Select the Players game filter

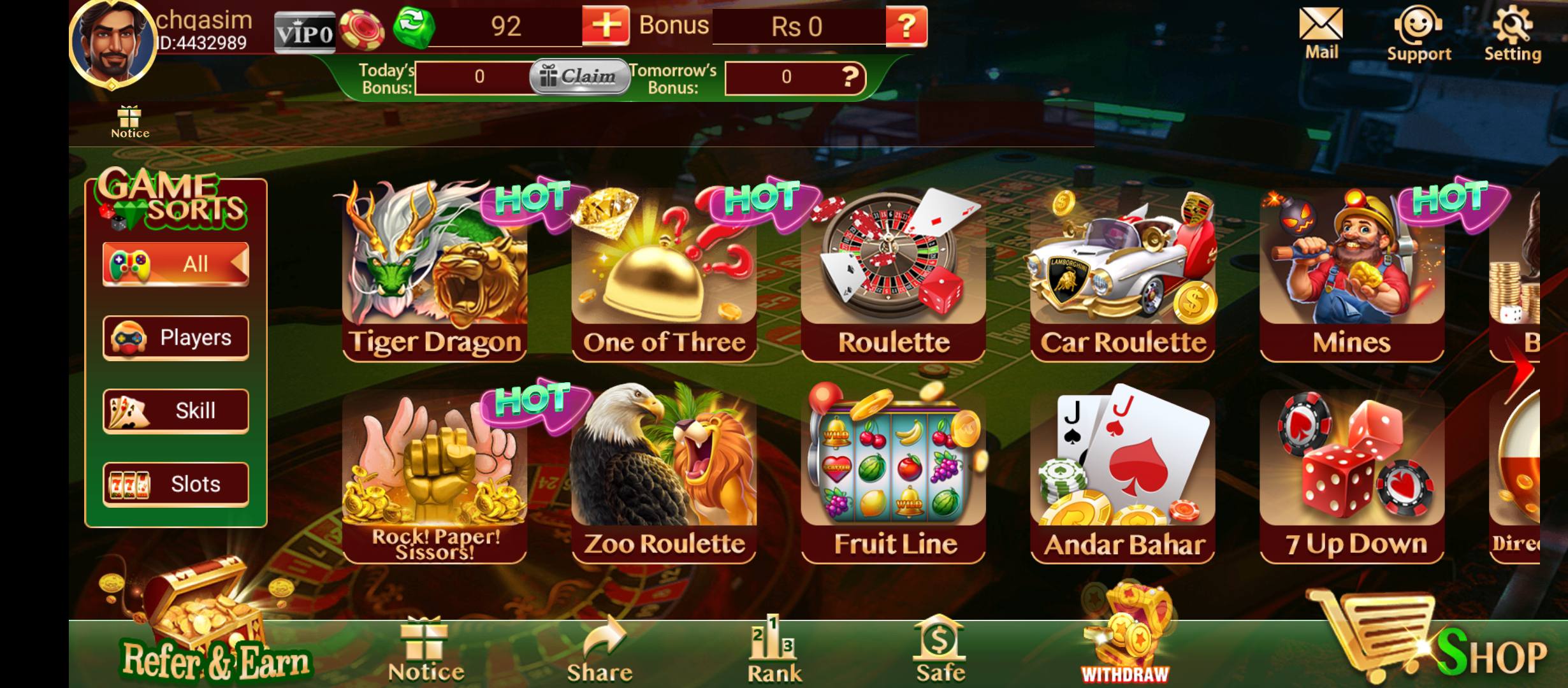(177, 338)
